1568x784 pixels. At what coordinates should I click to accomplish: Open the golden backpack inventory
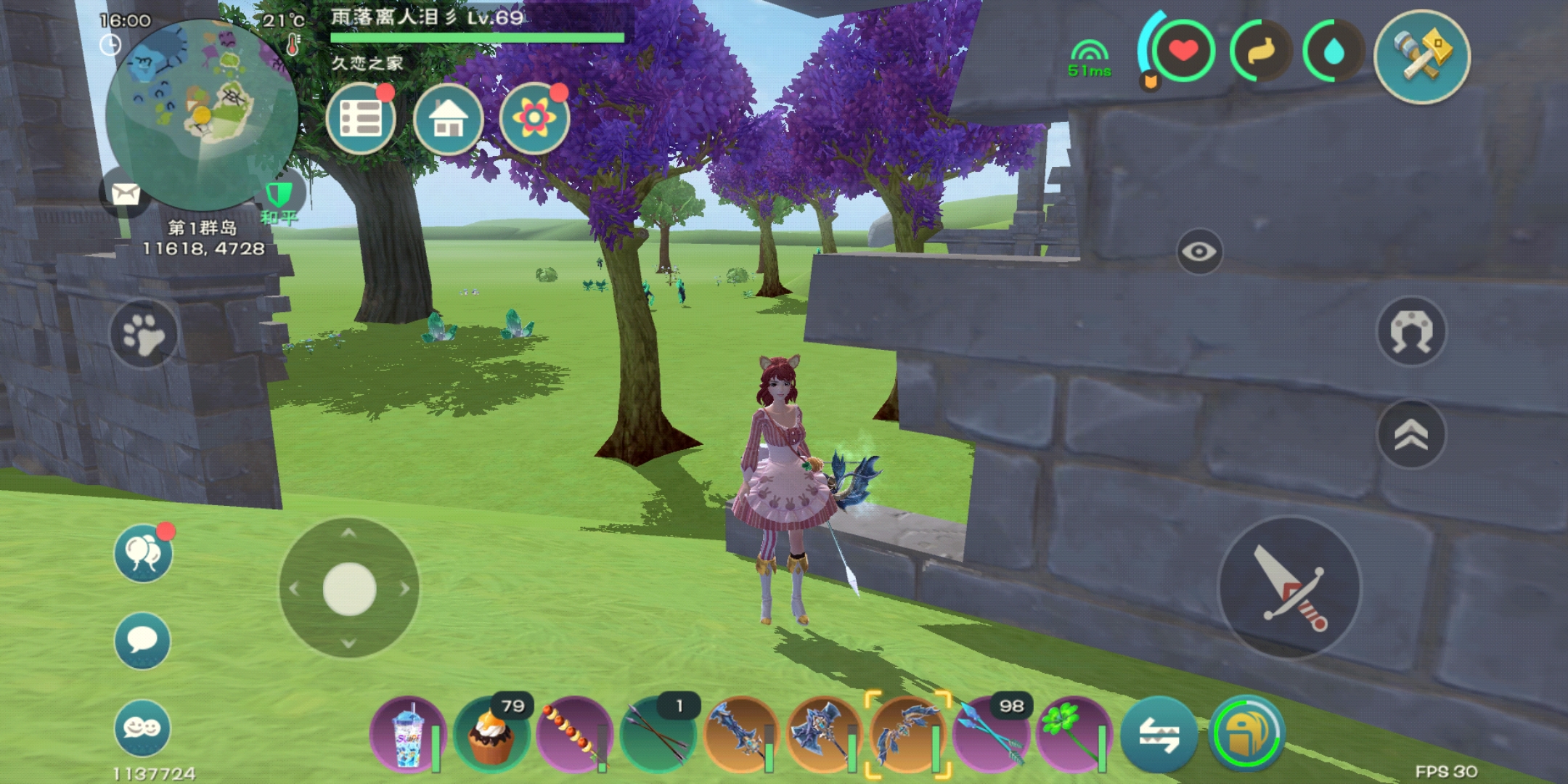tap(1246, 733)
